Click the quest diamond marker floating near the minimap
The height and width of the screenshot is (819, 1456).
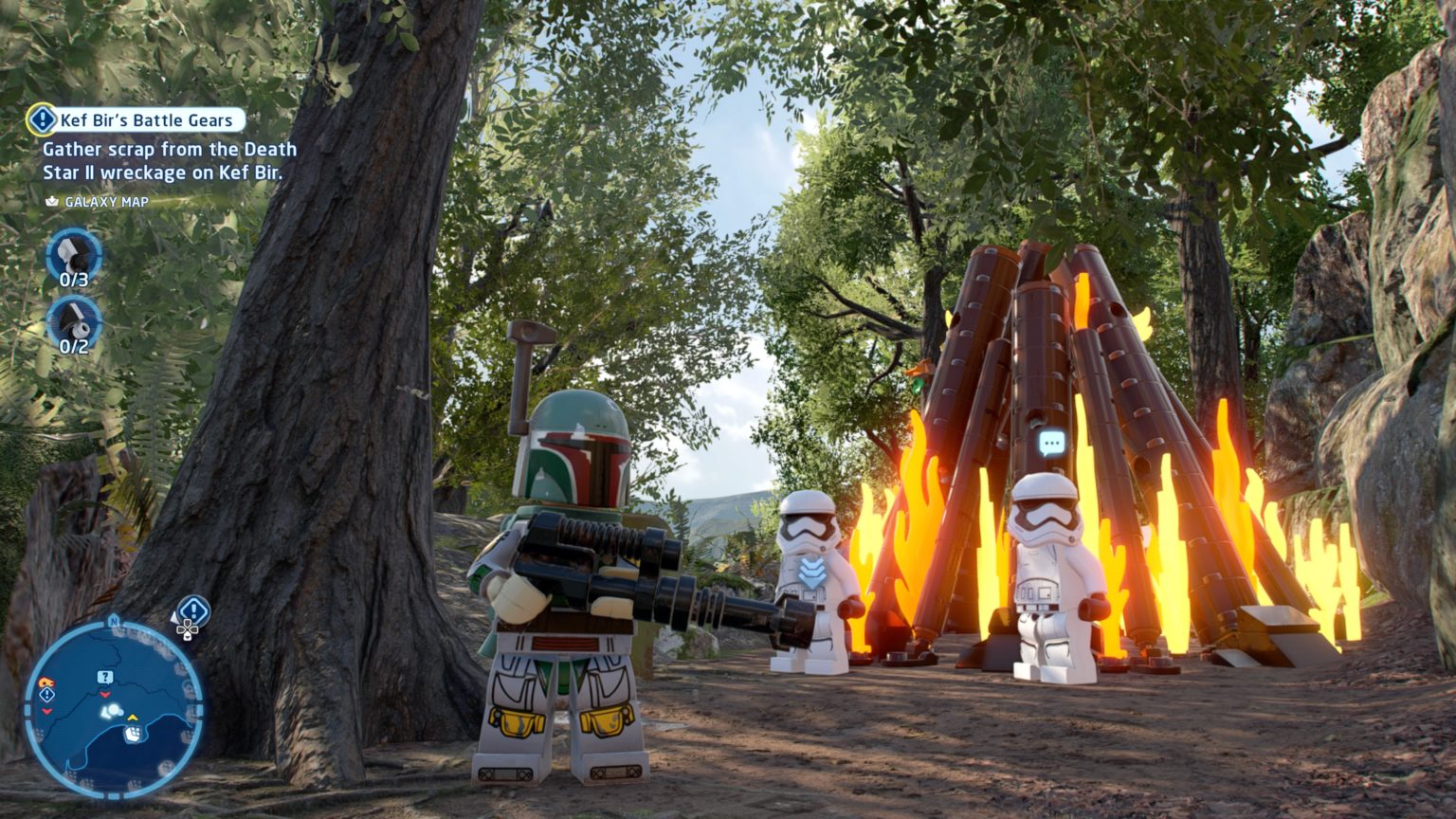click(192, 609)
